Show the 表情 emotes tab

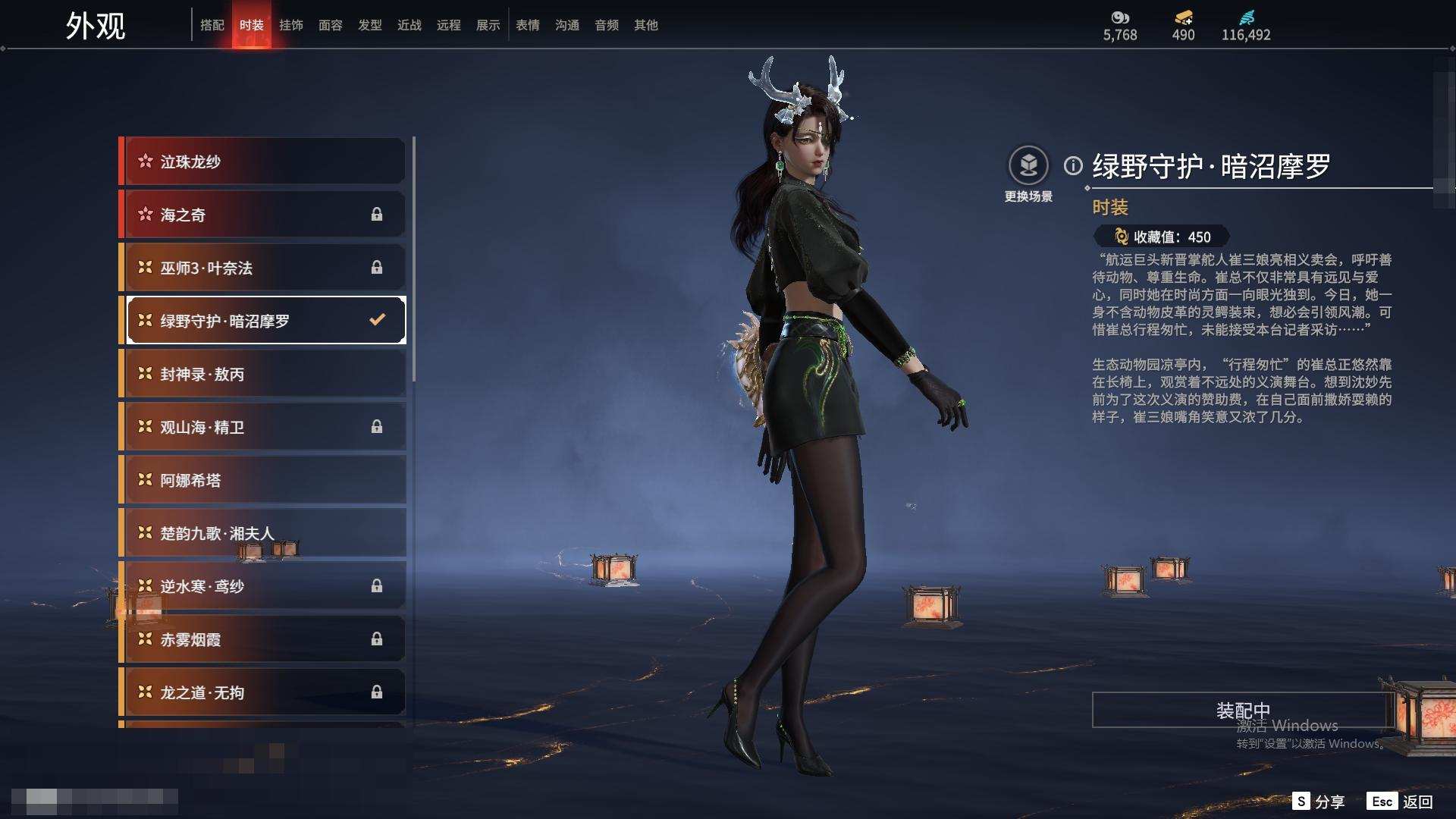pos(528,25)
